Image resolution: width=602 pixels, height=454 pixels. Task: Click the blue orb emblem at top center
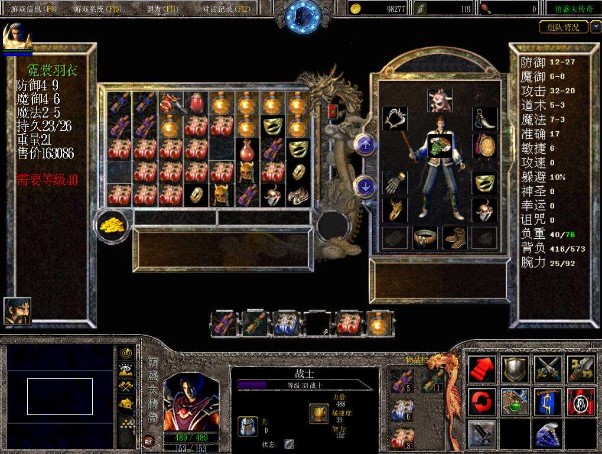point(303,14)
